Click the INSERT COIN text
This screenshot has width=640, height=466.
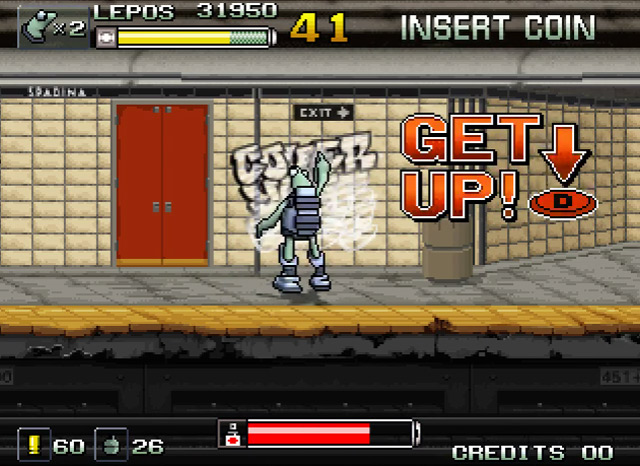[497, 27]
